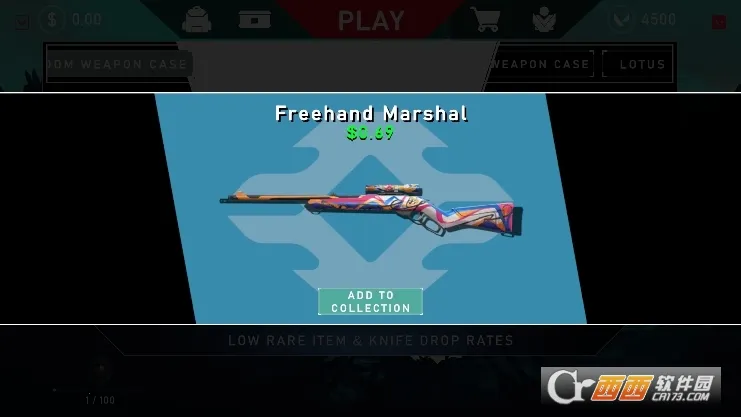Add the Freehand Marshal to collection

click(370, 301)
